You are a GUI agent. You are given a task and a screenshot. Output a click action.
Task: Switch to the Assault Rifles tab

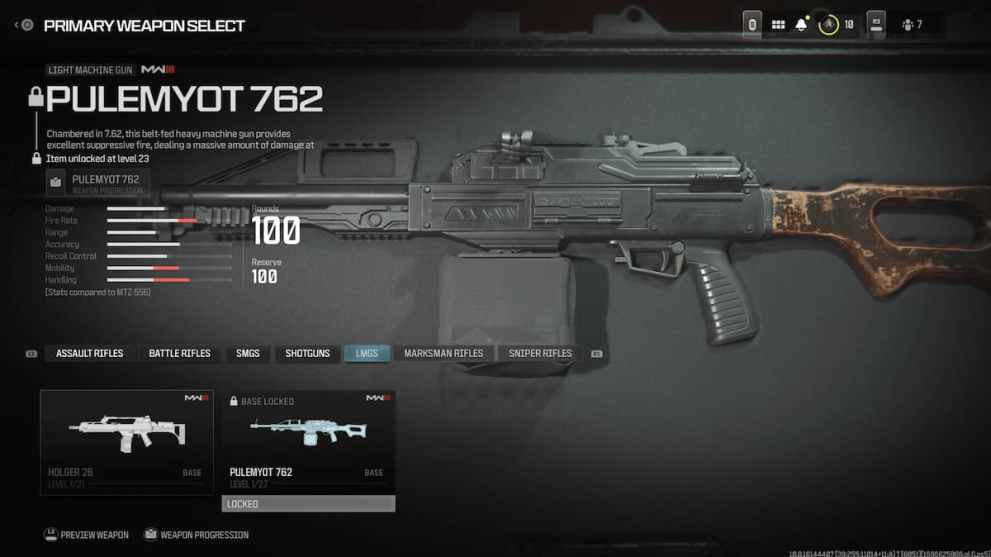point(90,353)
